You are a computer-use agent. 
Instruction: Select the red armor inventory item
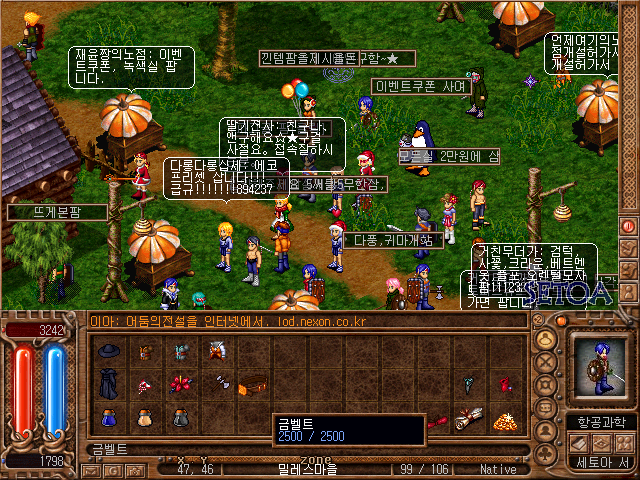[216, 350]
